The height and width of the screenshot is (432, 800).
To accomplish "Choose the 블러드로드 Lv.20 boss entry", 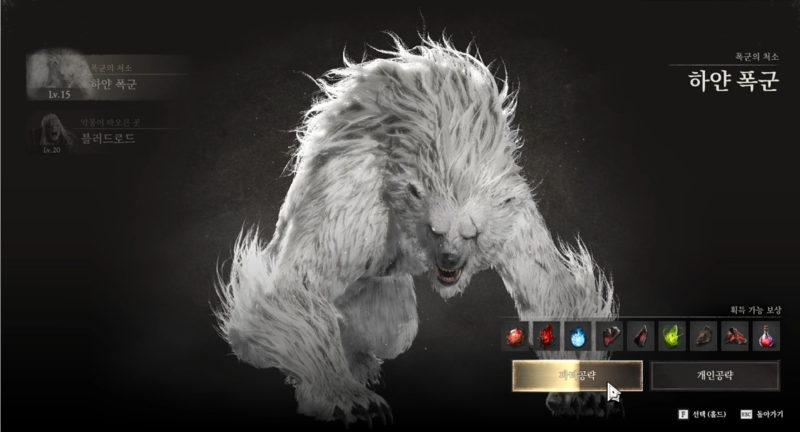I will click(105, 134).
